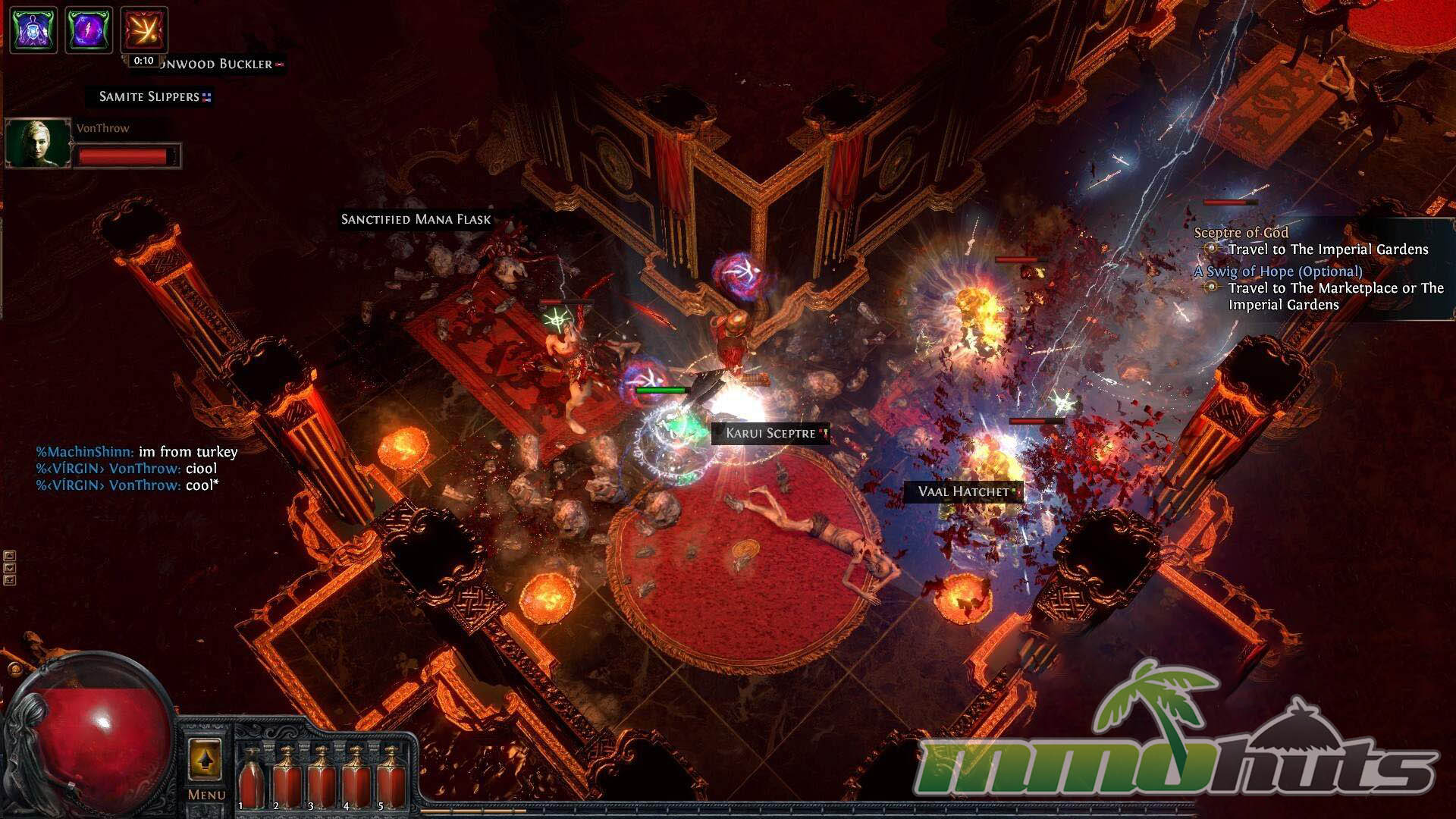Viewport: 1456px width, 819px height.
Task: Pick up the Karui Sceptre item label
Action: [770, 434]
